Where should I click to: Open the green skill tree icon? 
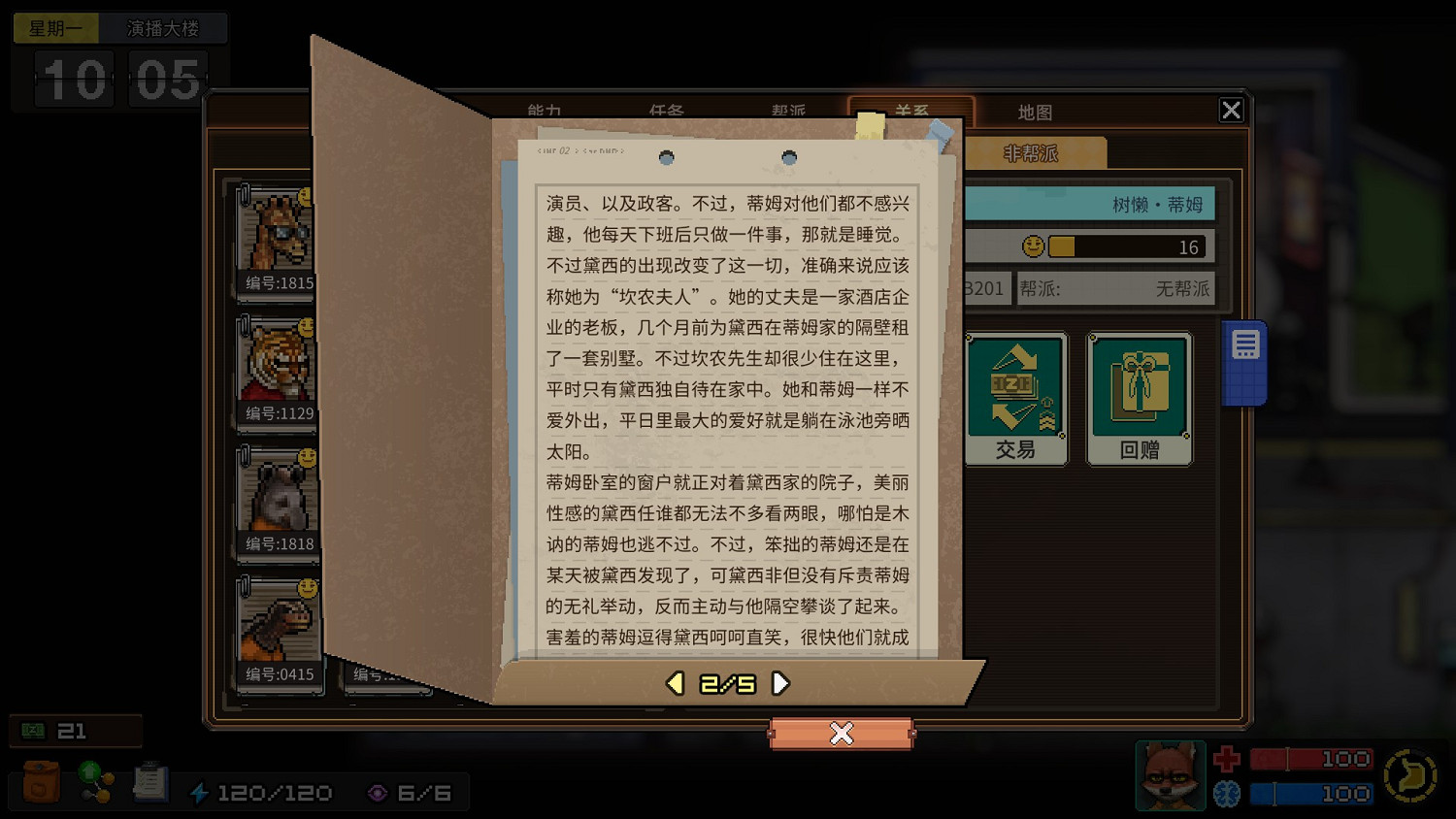tap(94, 781)
